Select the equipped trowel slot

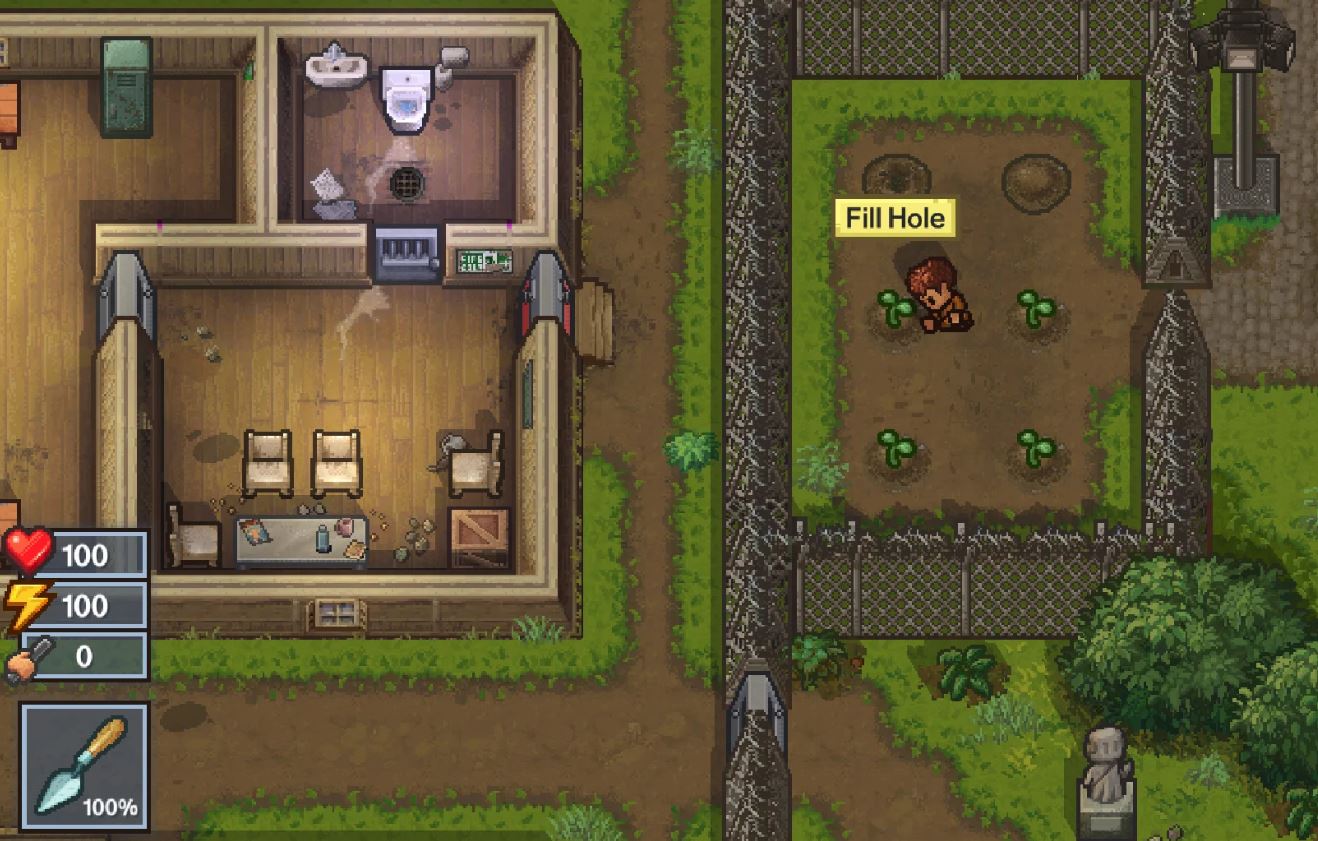coord(84,766)
